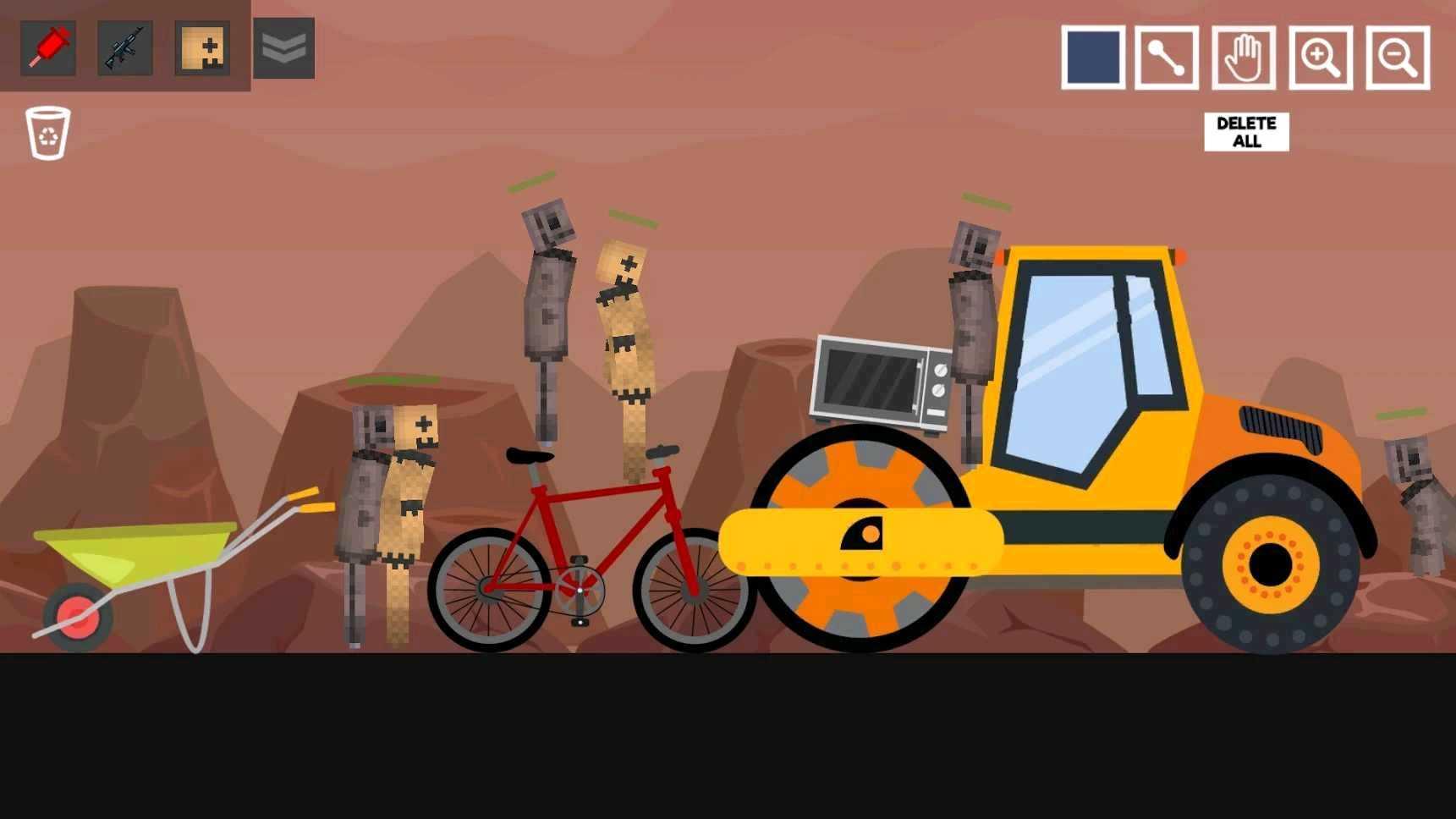Select the red syringe item

point(47,48)
